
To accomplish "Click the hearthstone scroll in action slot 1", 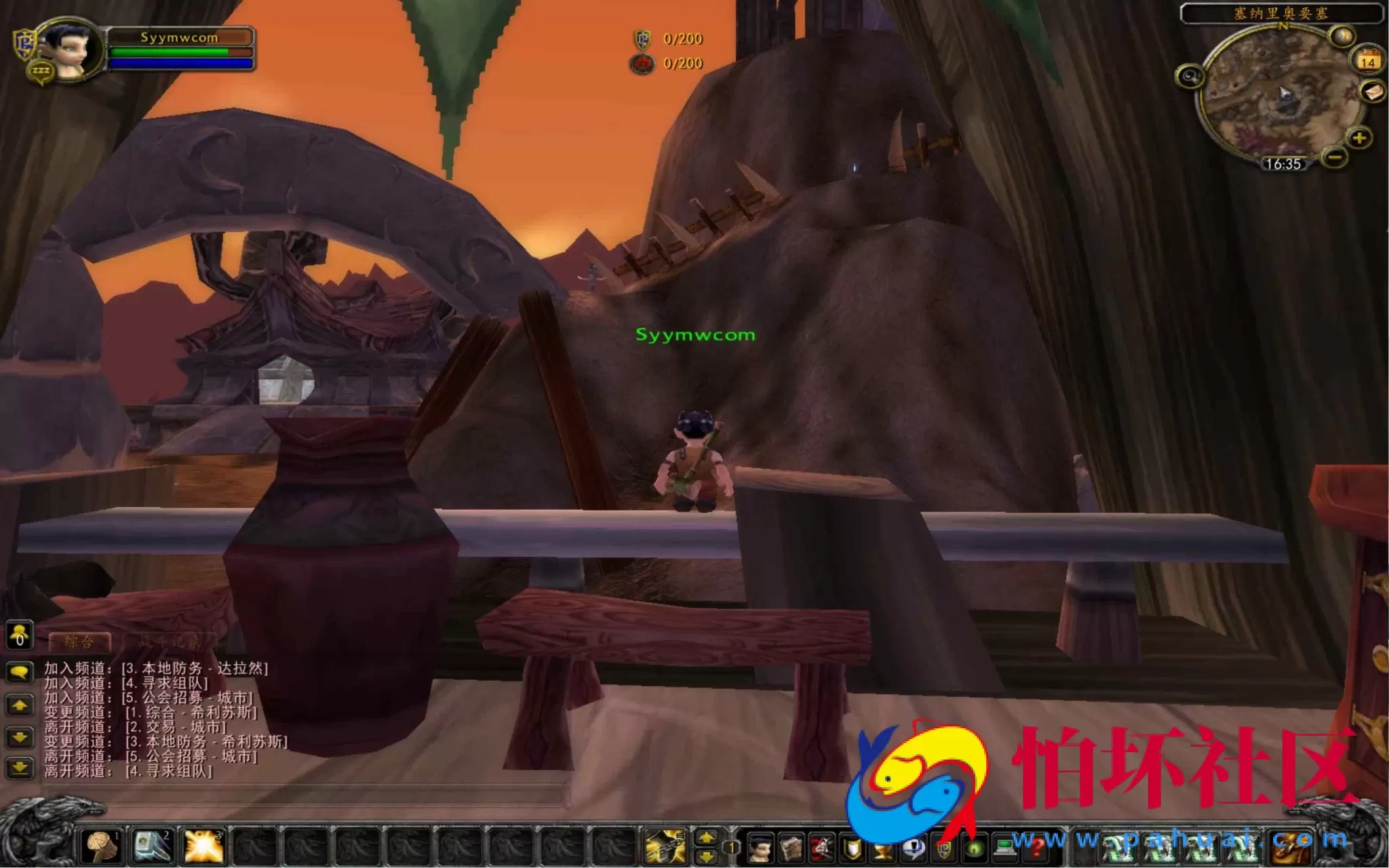I will [x=100, y=848].
